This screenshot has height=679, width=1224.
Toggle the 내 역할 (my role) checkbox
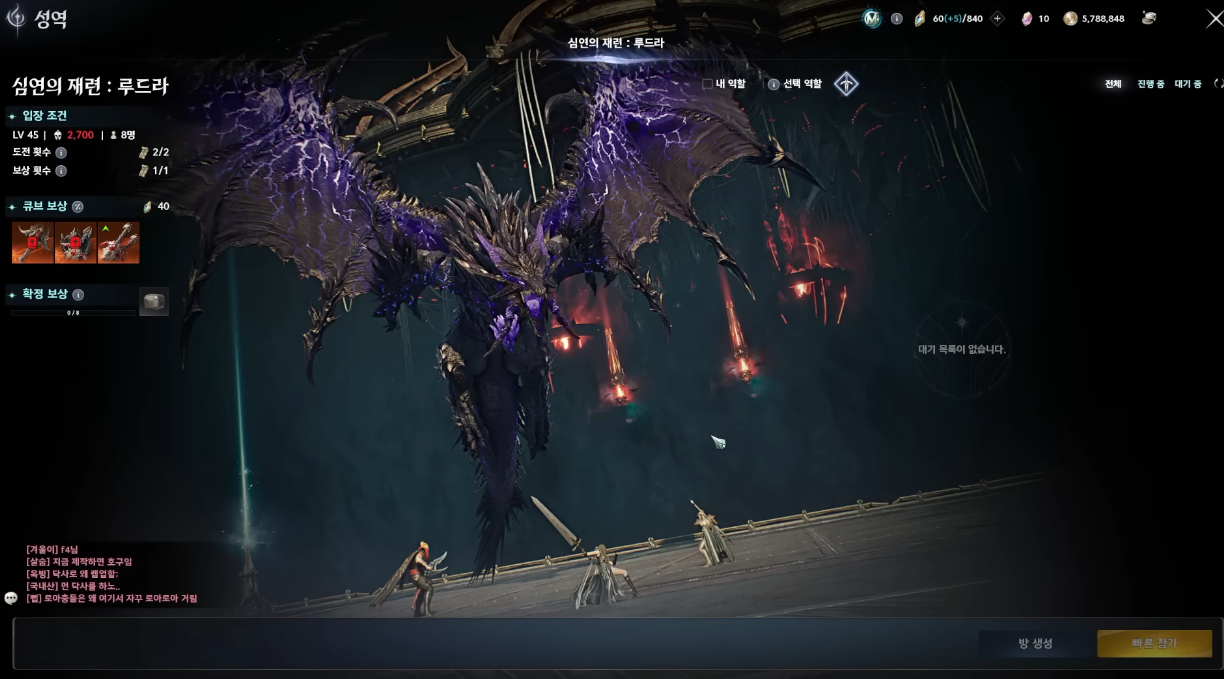pyautogui.click(x=707, y=84)
